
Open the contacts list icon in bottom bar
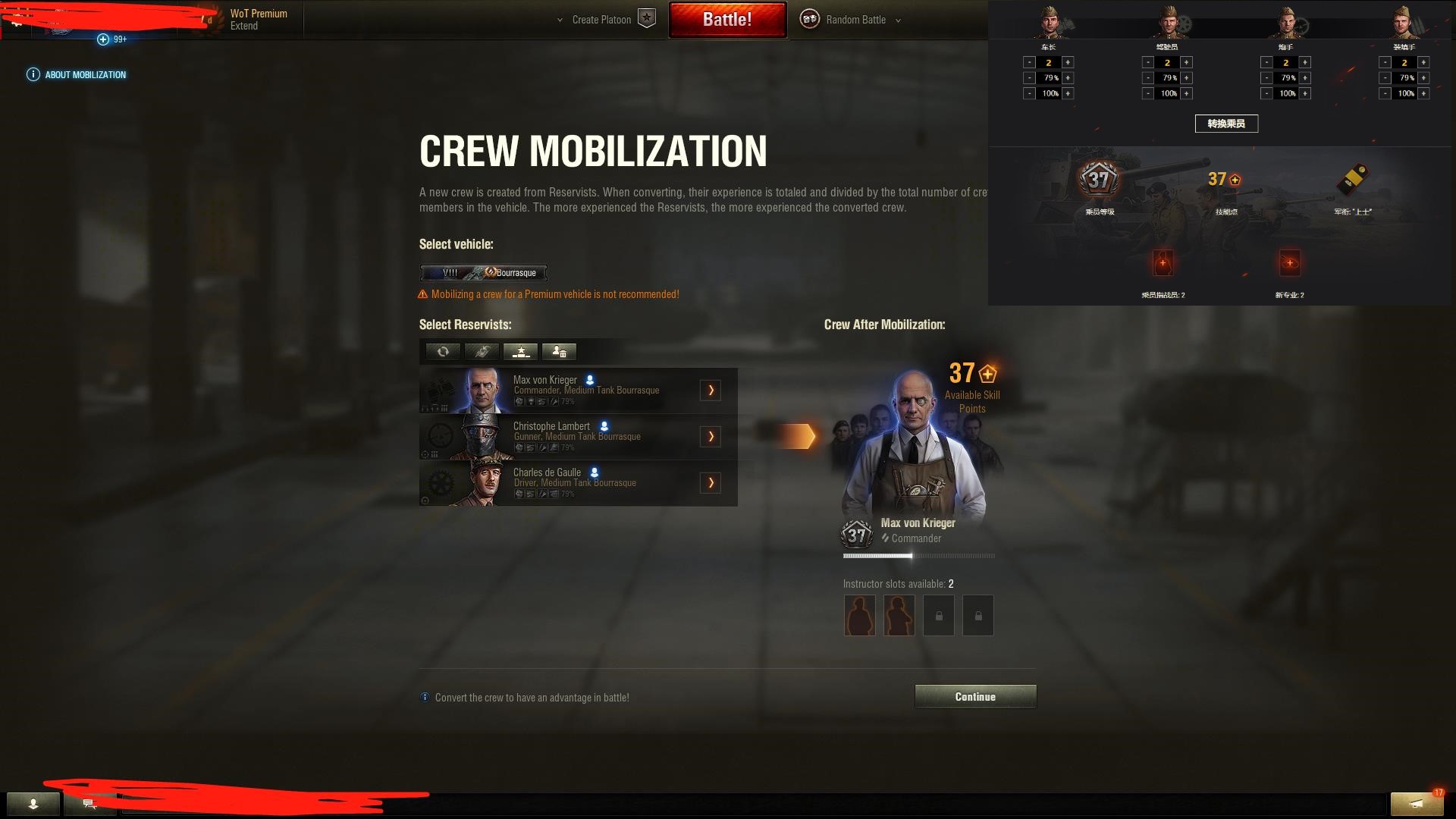point(33,804)
